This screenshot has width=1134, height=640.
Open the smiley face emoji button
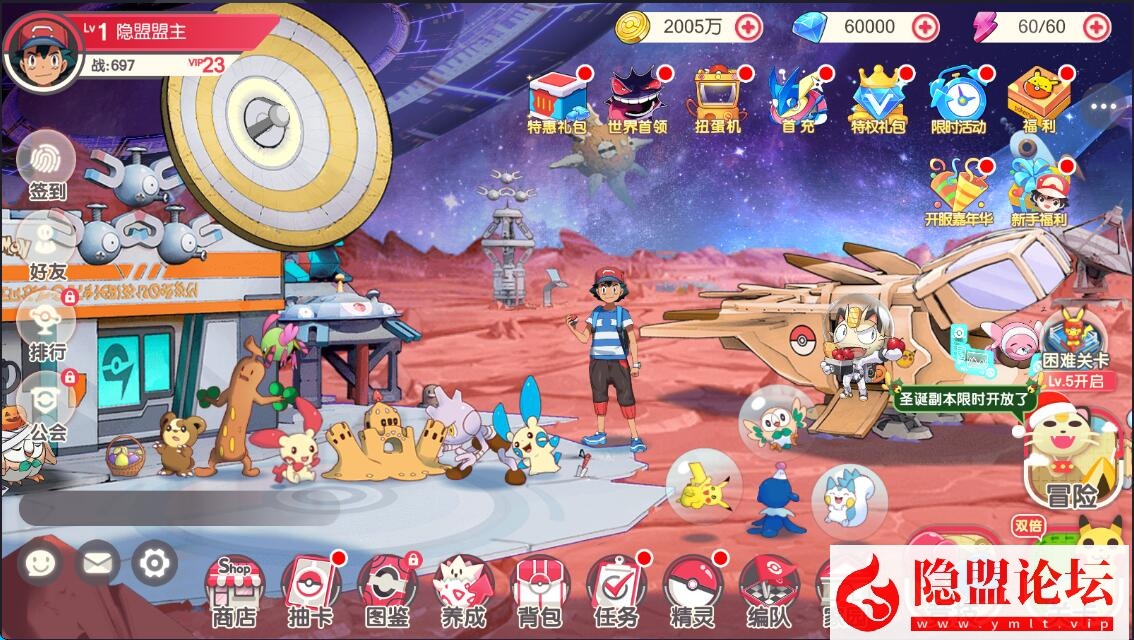[x=39, y=564]
